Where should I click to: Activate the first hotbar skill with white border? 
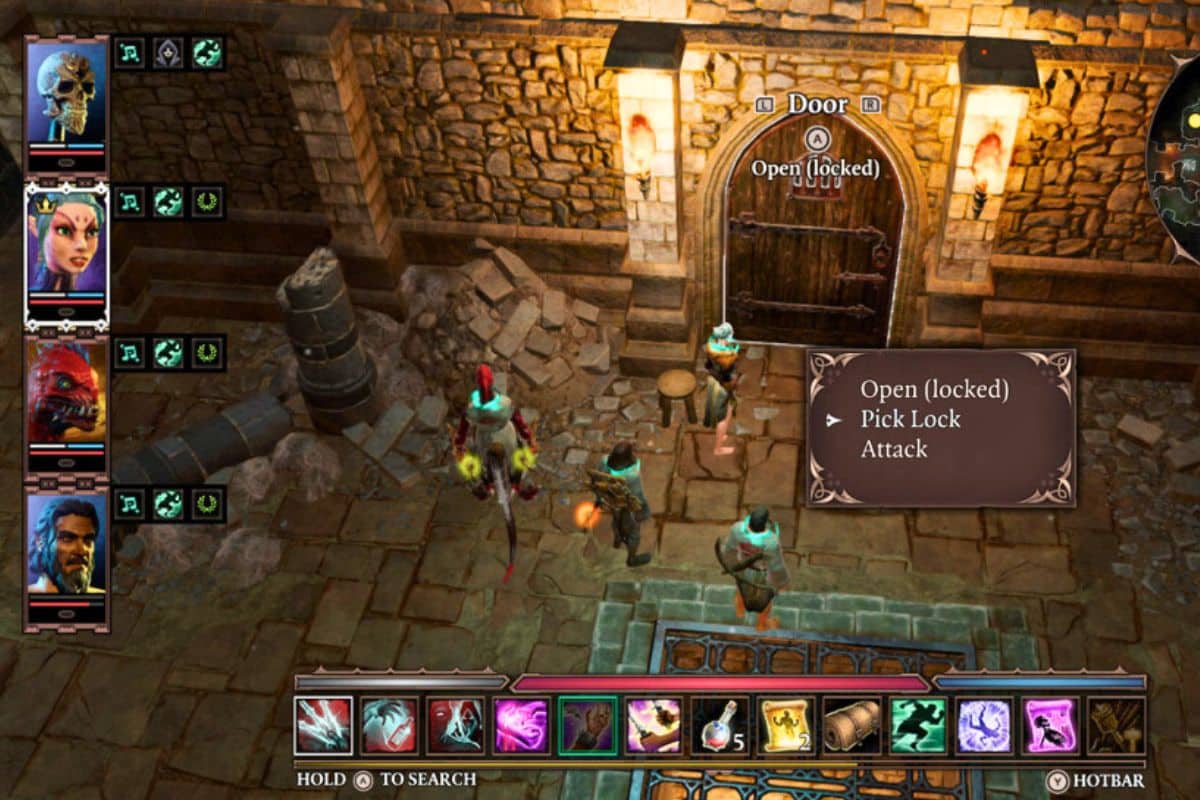click(323, 725)
